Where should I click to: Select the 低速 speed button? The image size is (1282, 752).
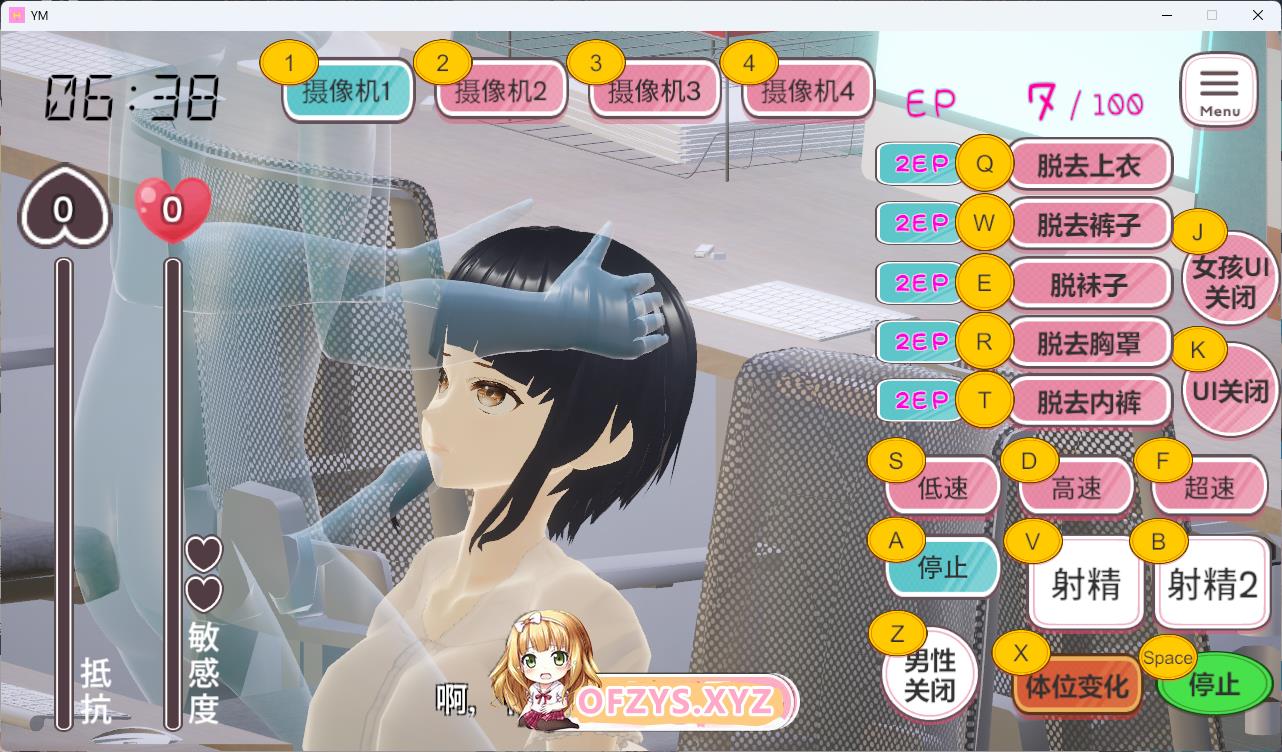coord(943,487)
